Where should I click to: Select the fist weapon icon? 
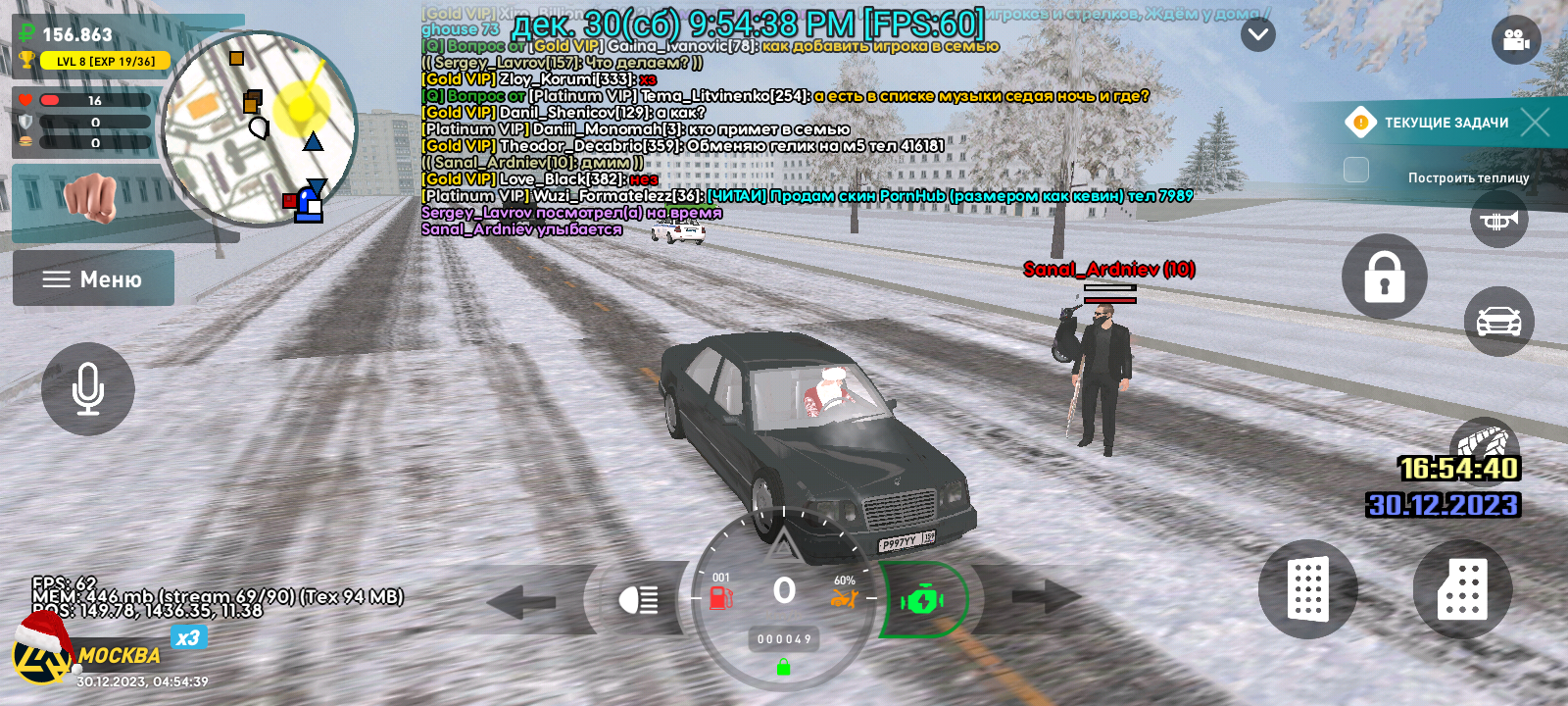coord(90,197)
